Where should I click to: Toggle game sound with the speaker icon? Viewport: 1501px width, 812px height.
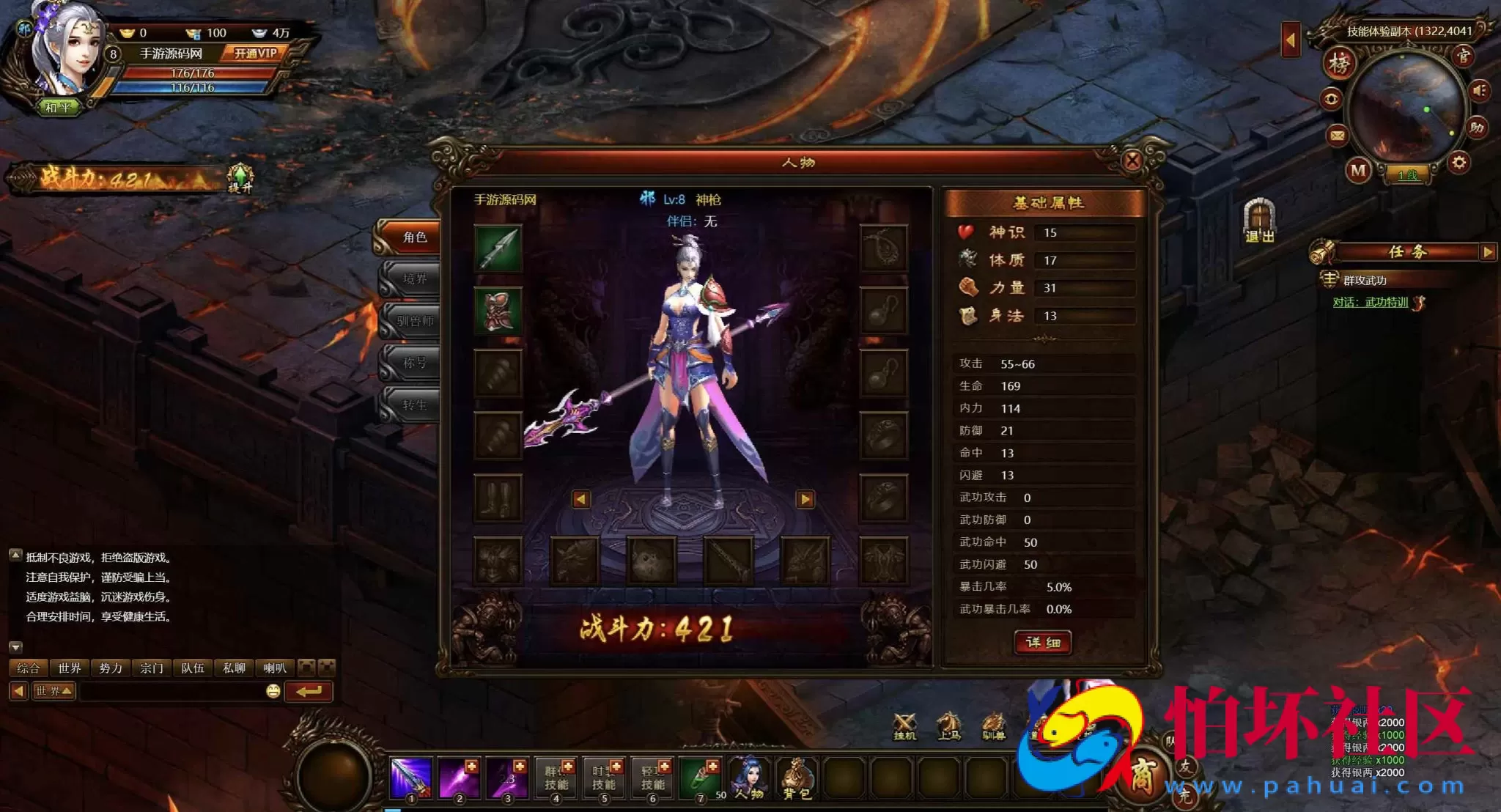coord(1478,92)
